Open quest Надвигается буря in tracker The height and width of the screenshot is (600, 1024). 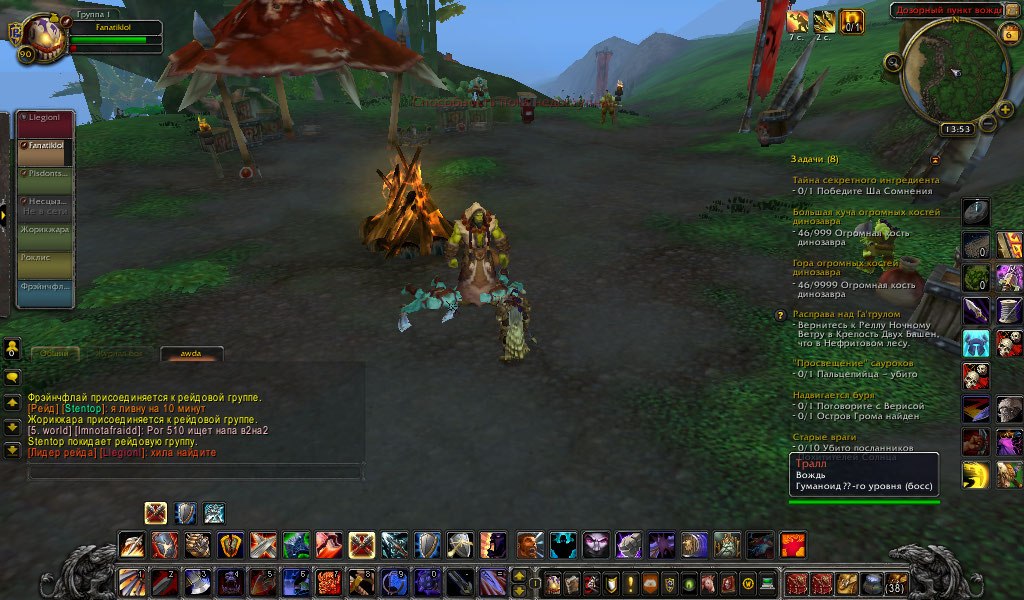click(x=833, y=395)
